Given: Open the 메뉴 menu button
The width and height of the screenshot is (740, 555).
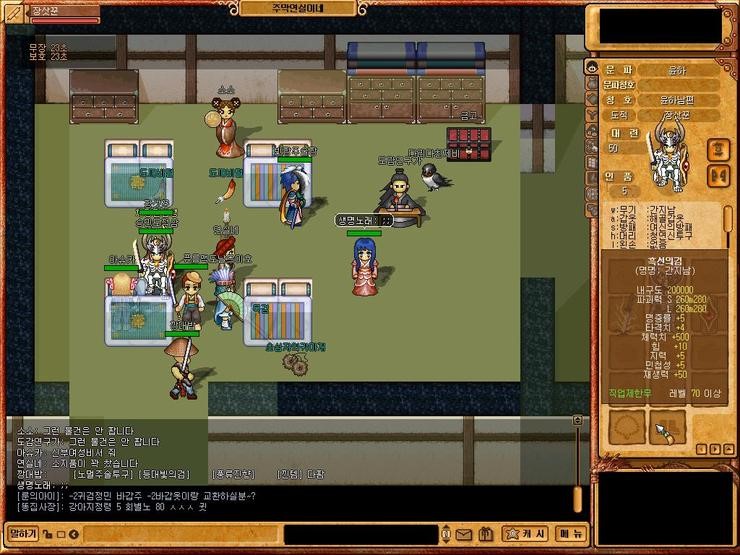Looking at the screenshot, I should (x=571, y=533).
